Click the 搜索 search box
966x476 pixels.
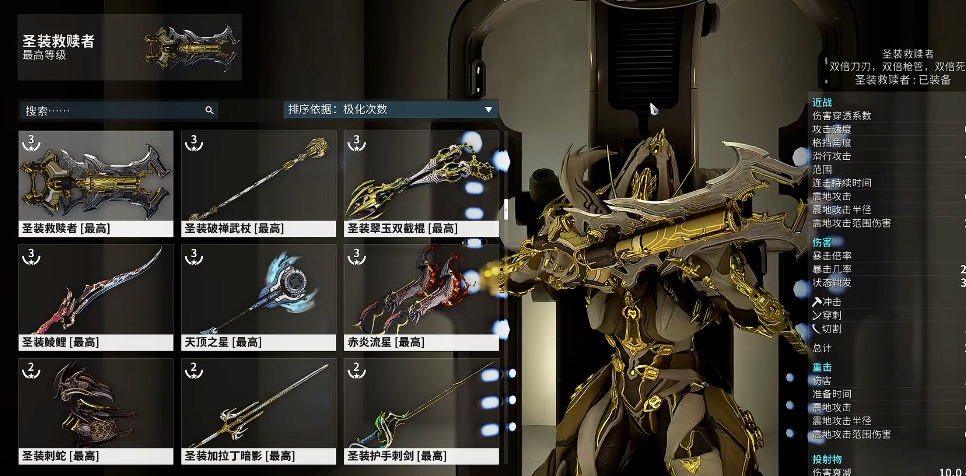click(115, 110)
